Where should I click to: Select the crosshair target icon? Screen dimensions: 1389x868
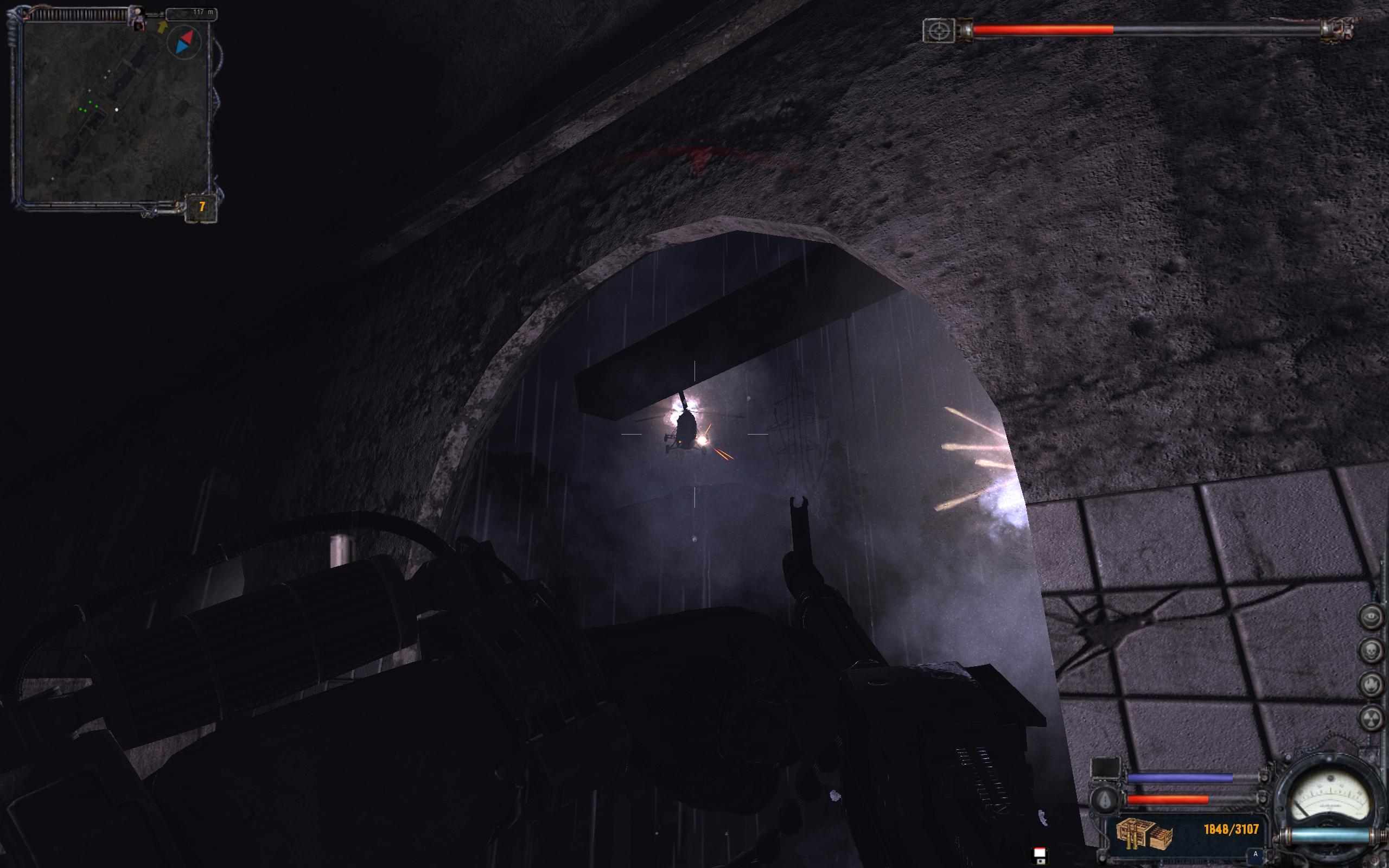pos(939,30)
